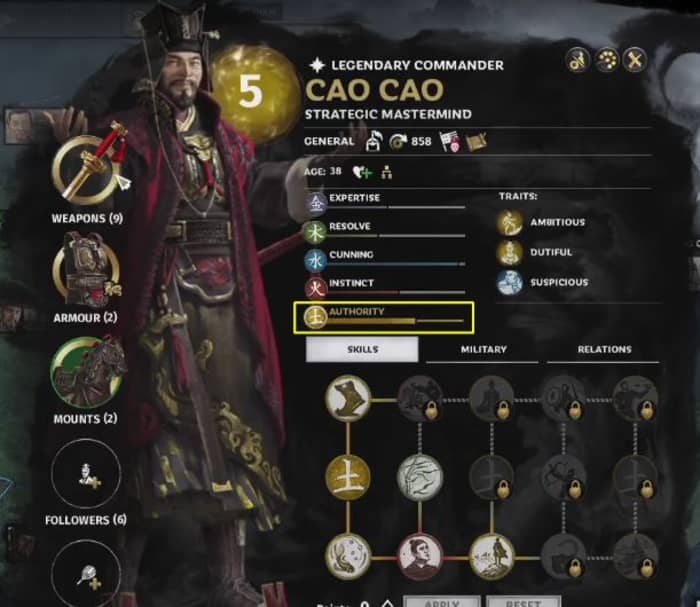Inspect the Suspicious trait icon
The height and width of the screenshot is (607, 700).
[511, 282]
